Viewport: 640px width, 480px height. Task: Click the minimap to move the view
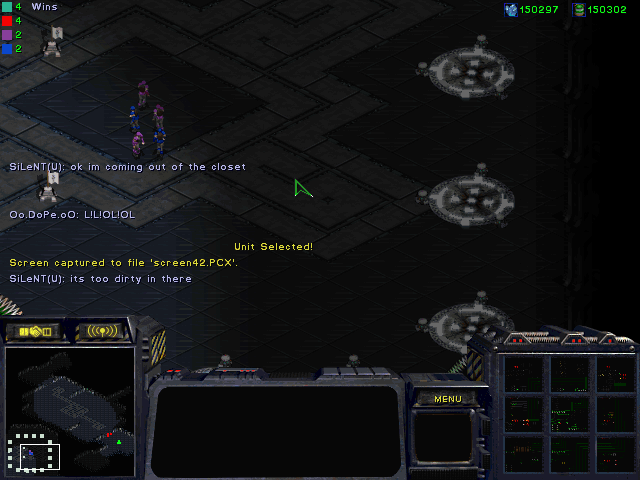(x=70, y=410)
